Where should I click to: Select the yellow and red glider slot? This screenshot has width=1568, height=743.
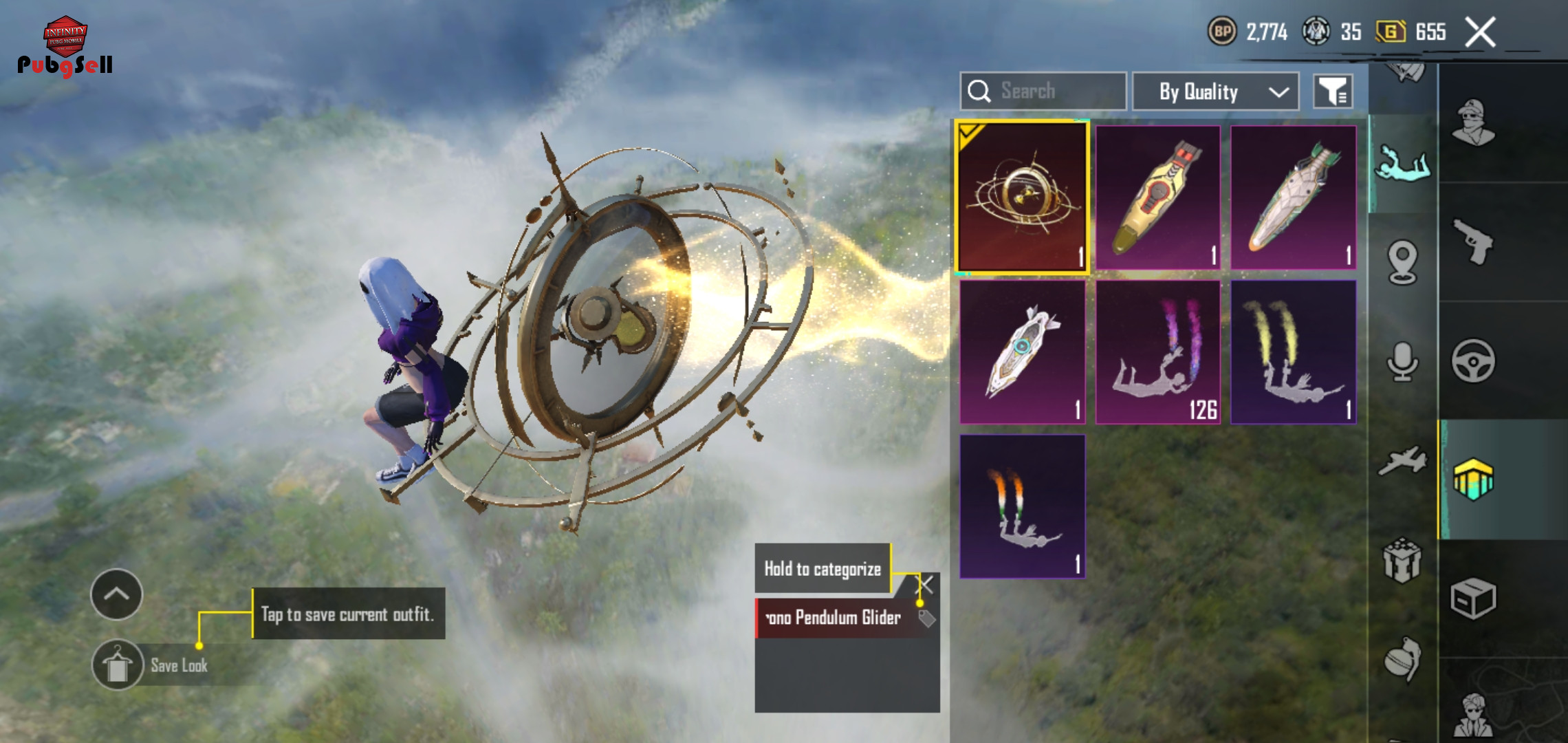(x=1158, y=197)
